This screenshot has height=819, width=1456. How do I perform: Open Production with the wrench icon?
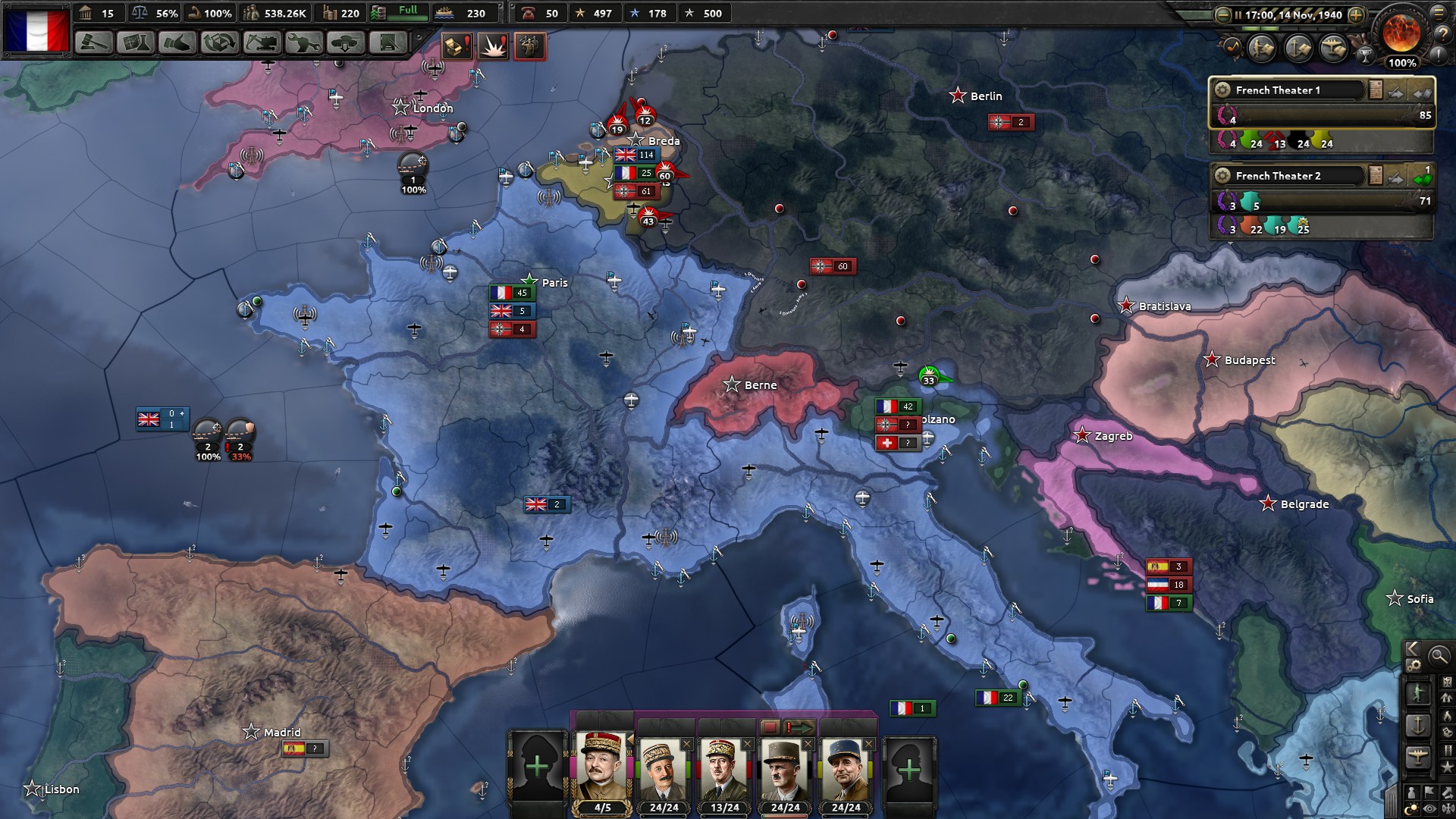(302, 45)
